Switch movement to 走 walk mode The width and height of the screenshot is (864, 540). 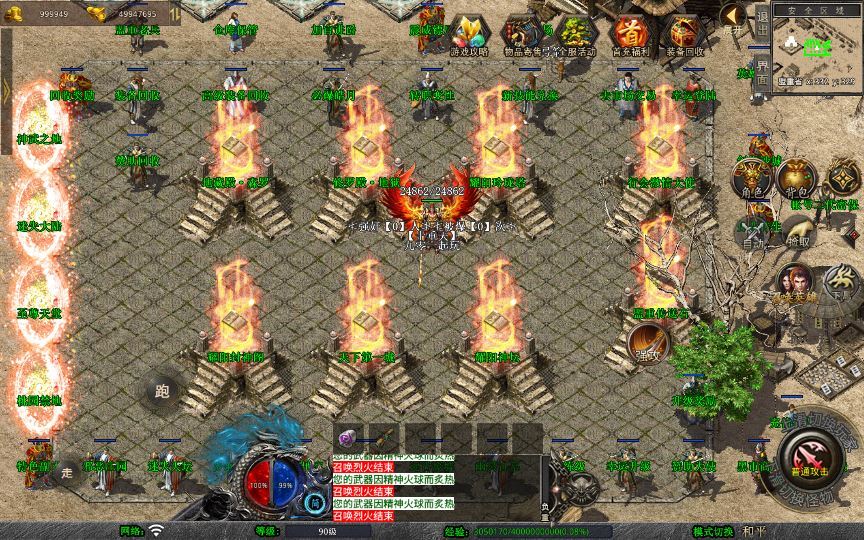tap(67, 471)
